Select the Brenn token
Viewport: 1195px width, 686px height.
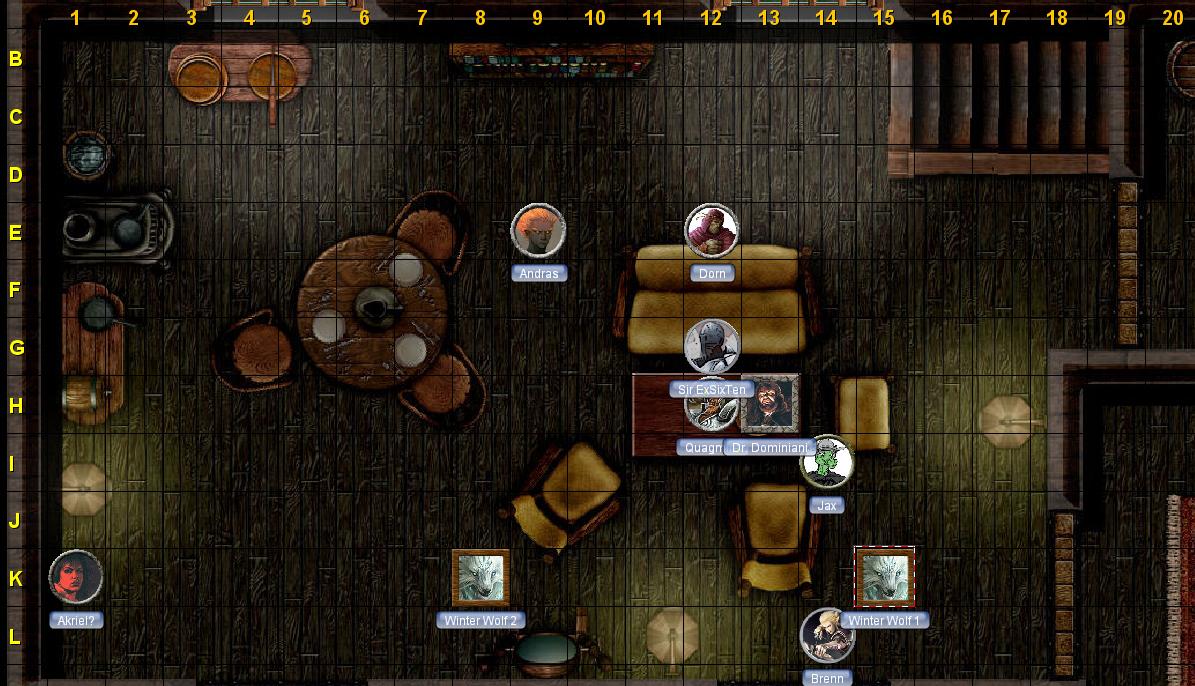(x=827, y=635)
